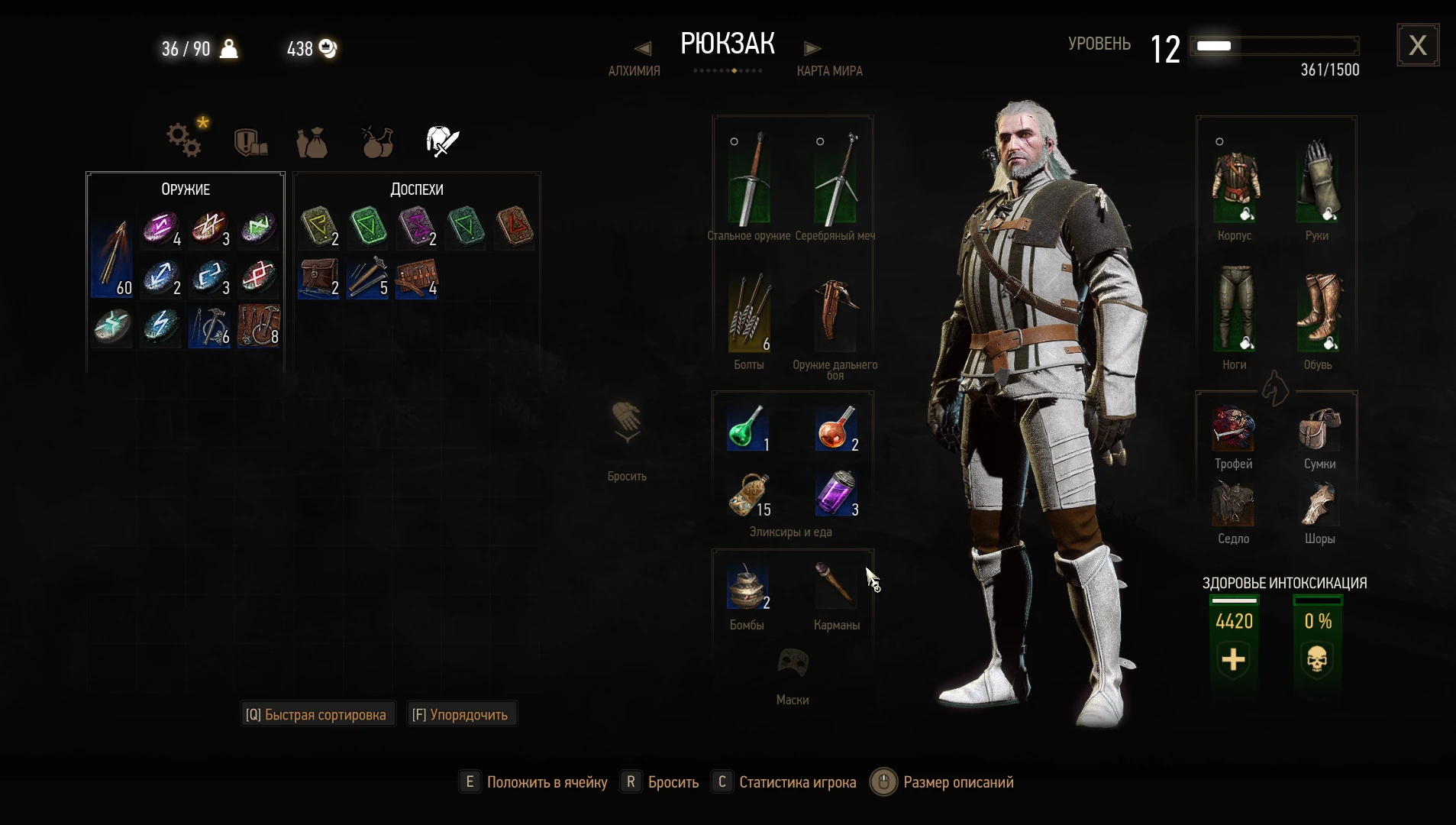Switch to the weapons and armor tab (sword icon)
1456x825 pixels.
[x=441, y=140]
